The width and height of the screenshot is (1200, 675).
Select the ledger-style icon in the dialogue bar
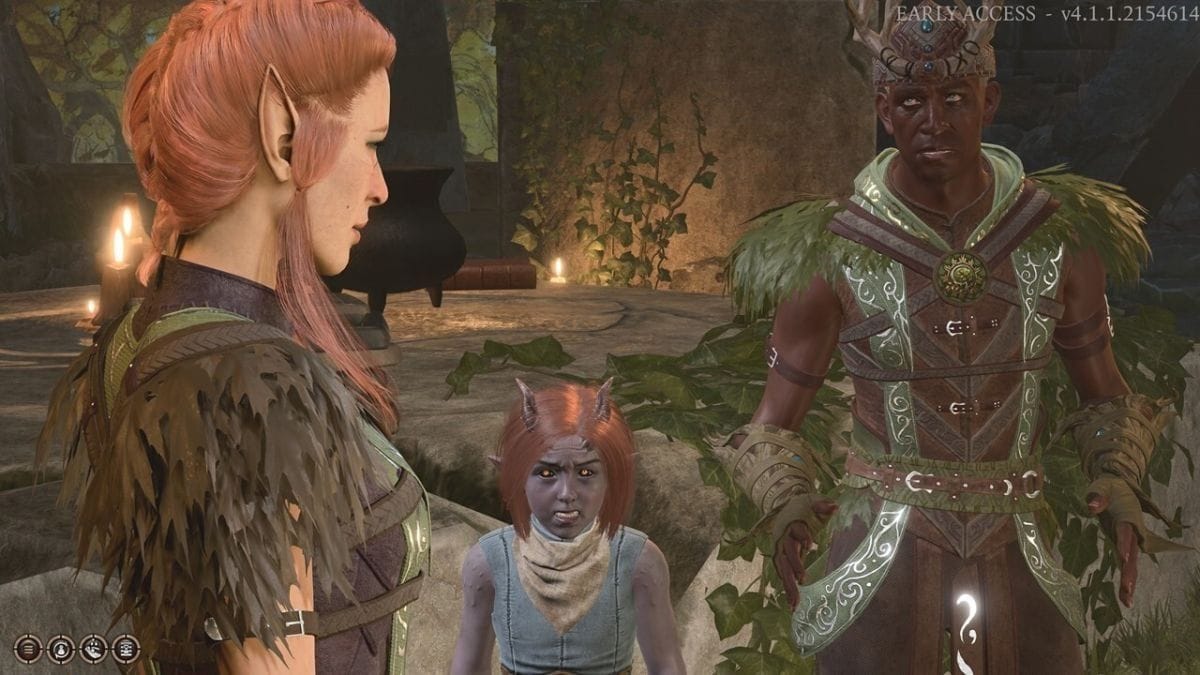[125, 649]
